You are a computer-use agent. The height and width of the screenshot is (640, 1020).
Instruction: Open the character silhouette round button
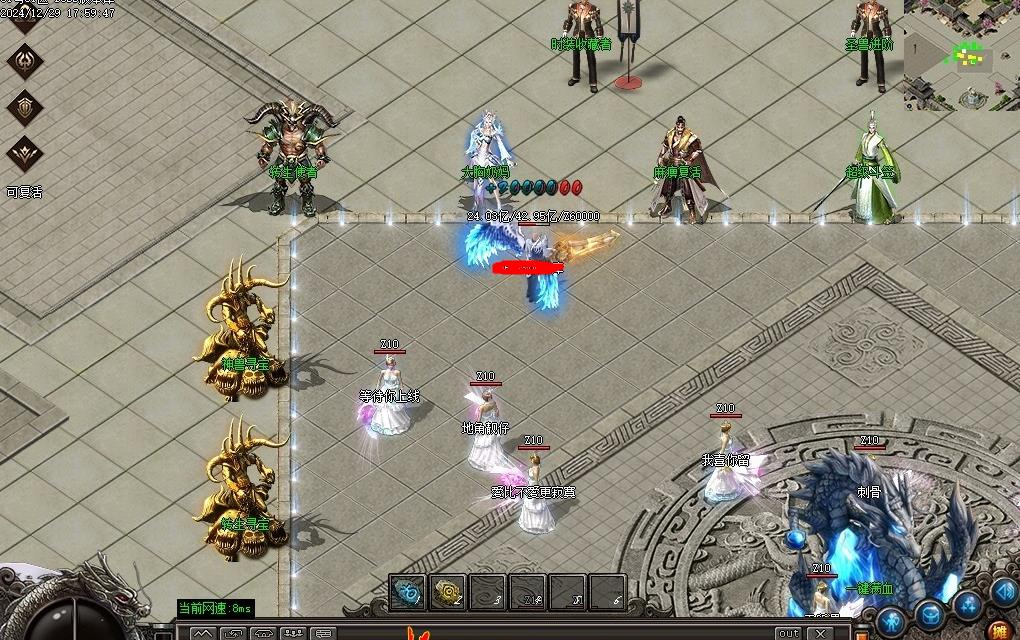890,620
